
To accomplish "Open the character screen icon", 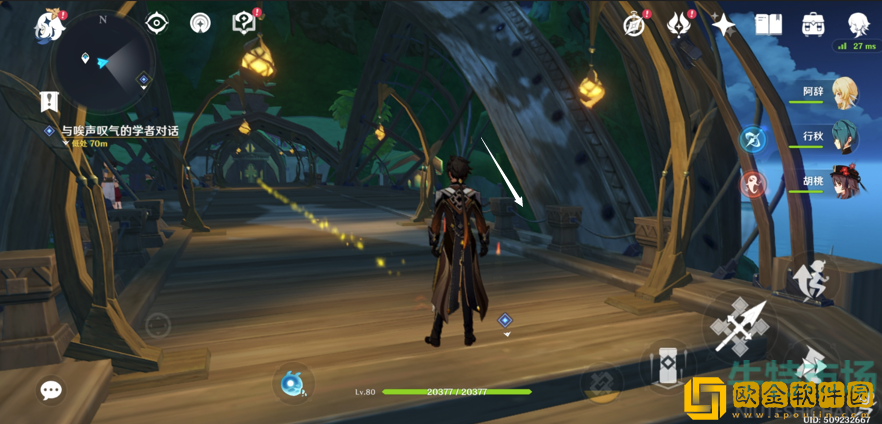I will [857, 24].
